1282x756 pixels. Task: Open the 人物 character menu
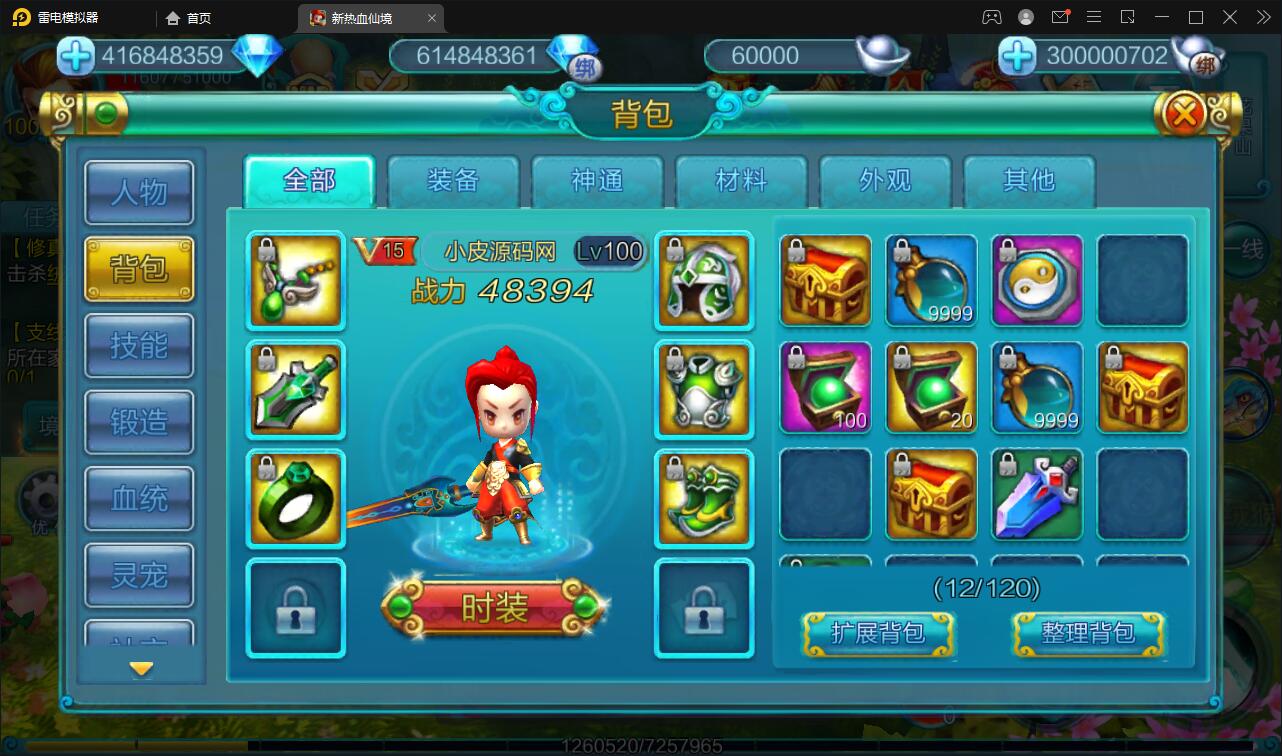coord(139,192)
